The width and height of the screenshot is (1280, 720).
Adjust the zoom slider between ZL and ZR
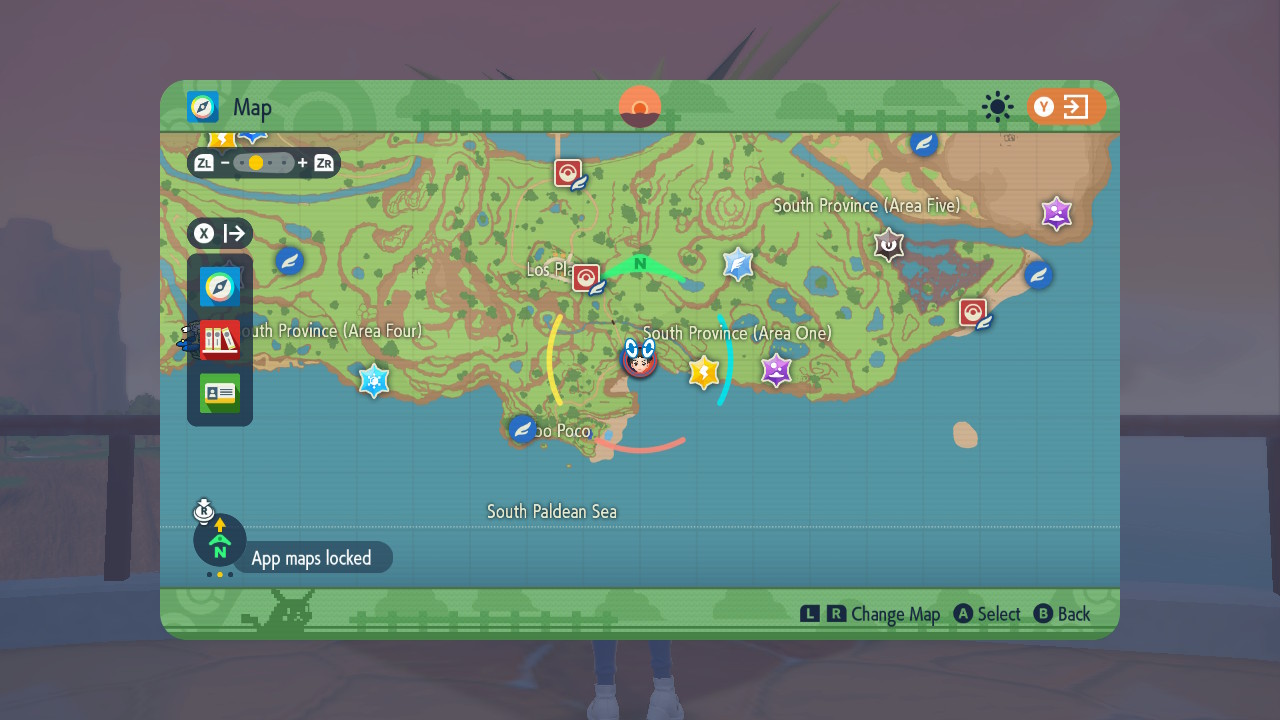(x=264, y=162)
